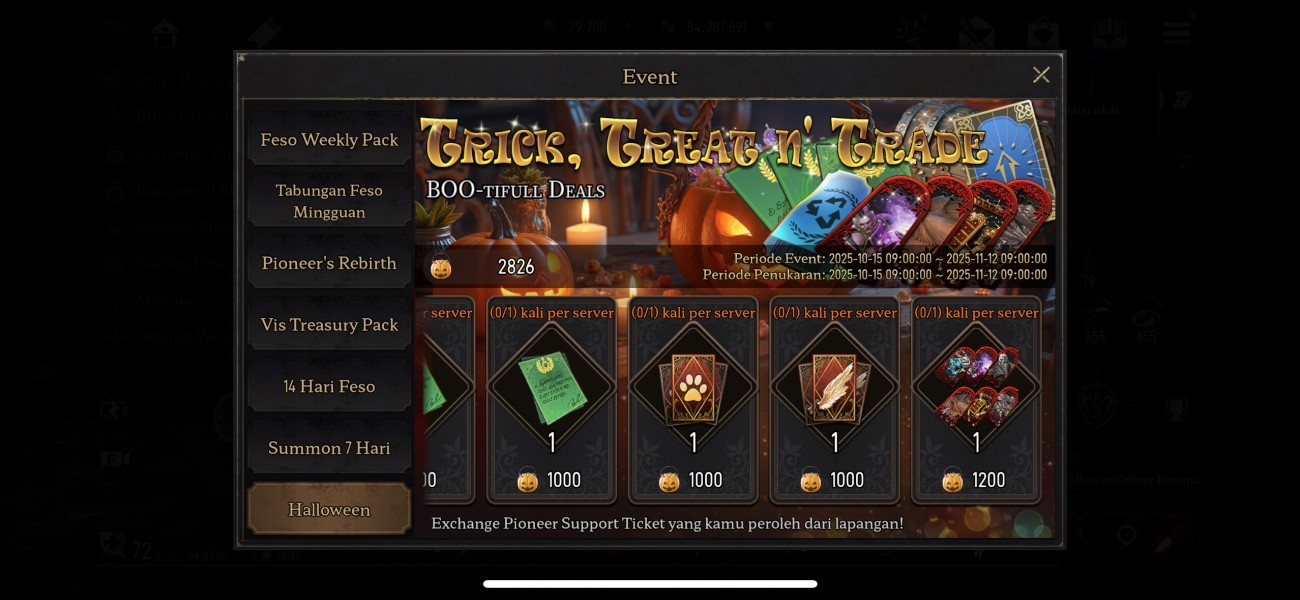This screenshot has height=600, width=1300.
Task: Exchange for the feather card
Action: click(835, 398)
